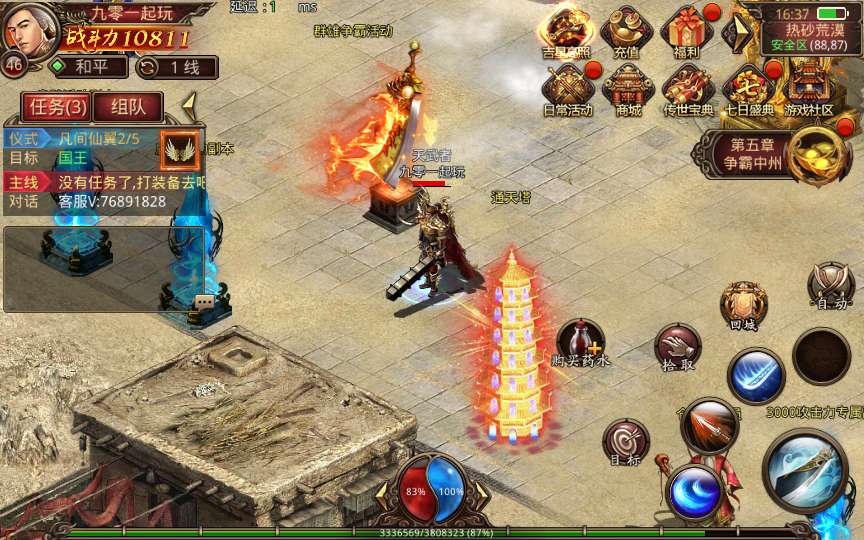Toggle the 和平 peace combat mode
864x540 pixels.
click(x=90, y=67)
